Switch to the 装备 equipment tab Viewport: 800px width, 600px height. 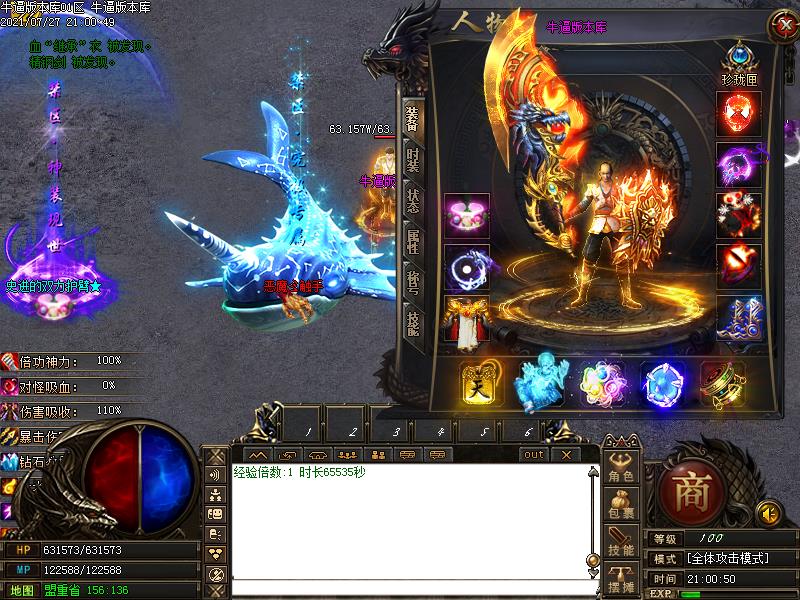(412, 118)
